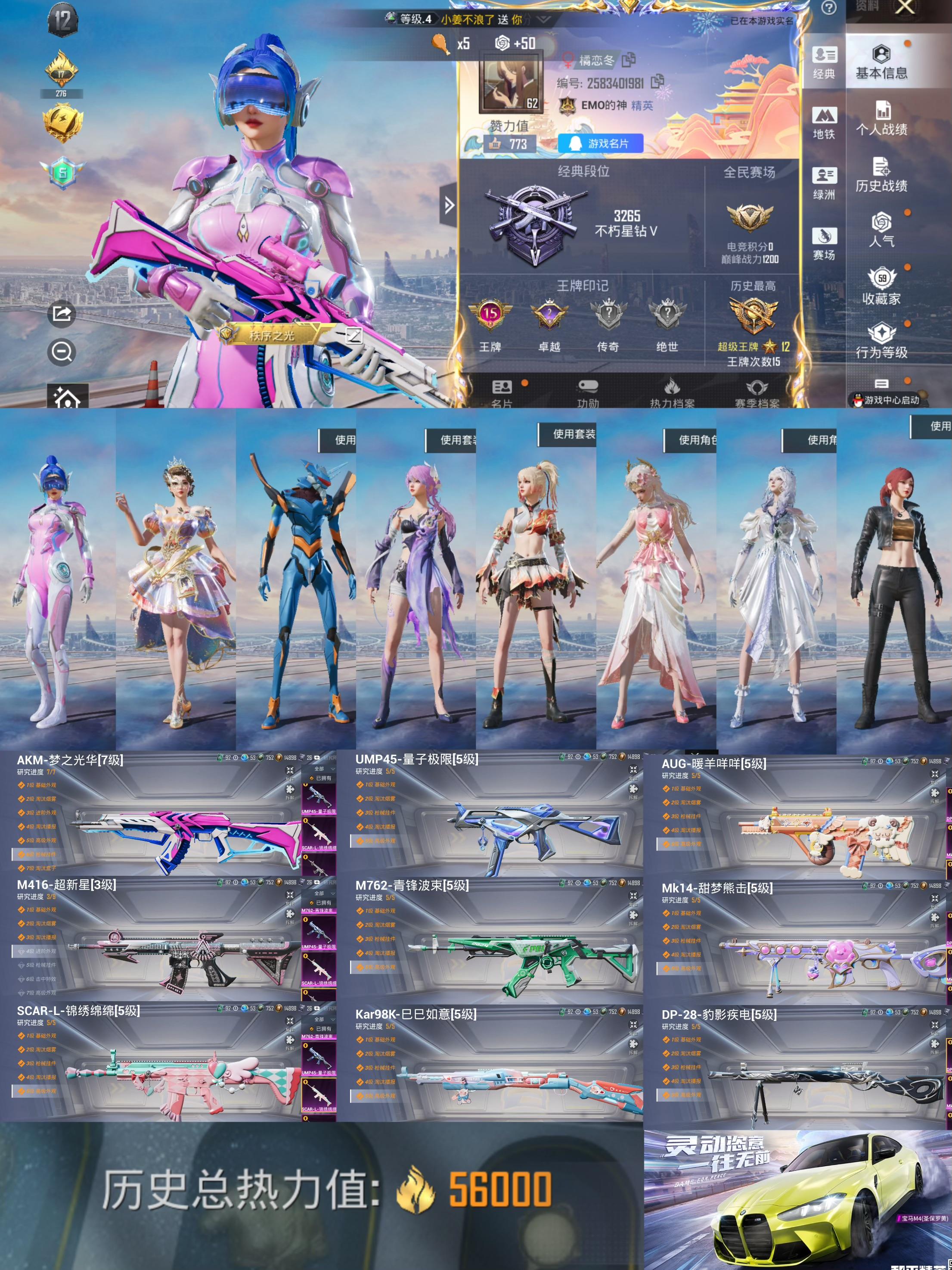The width and height of the screenshot is (952, 1270).
Task: Show the 行为等级 page
Action: click(x=881, y=341)
